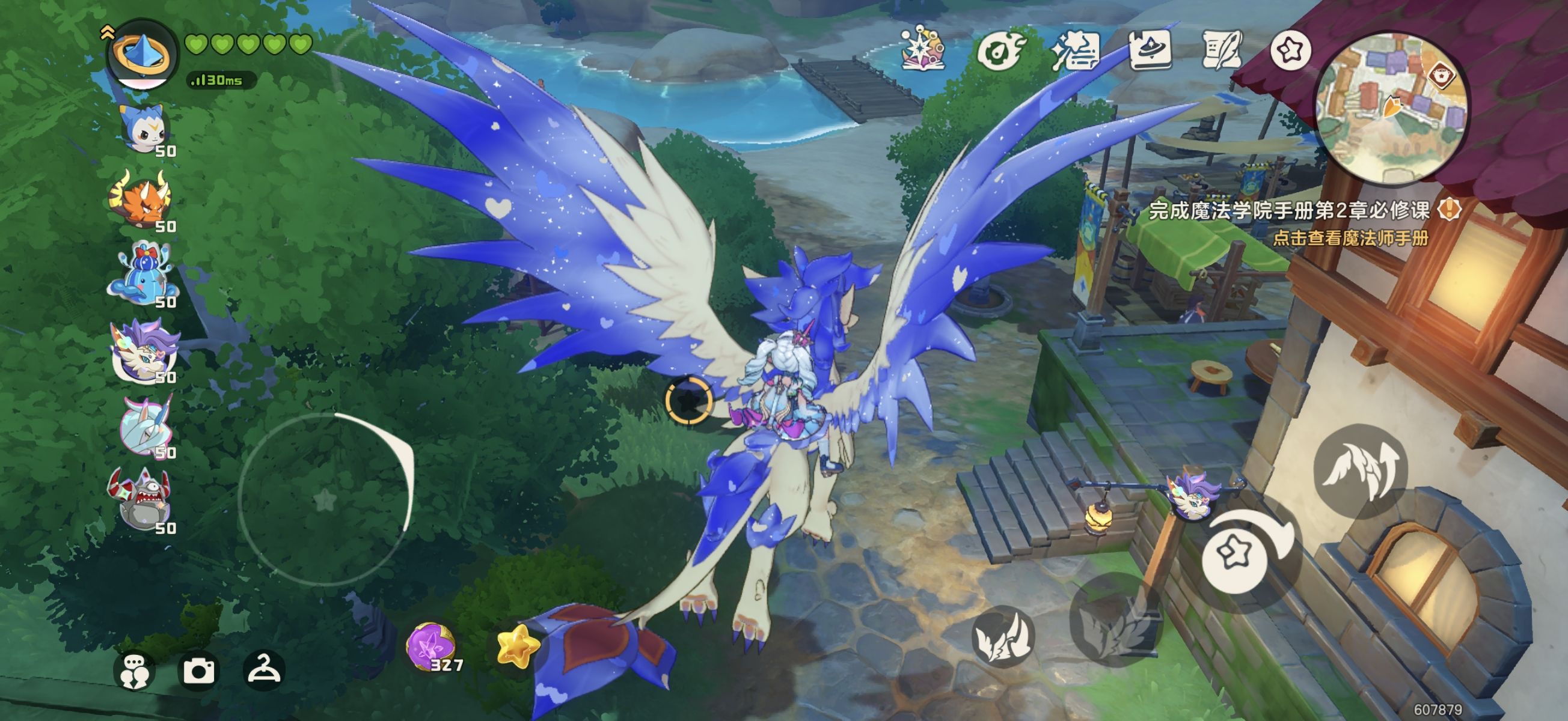Open the chat bubbles button

pos(134,672)
